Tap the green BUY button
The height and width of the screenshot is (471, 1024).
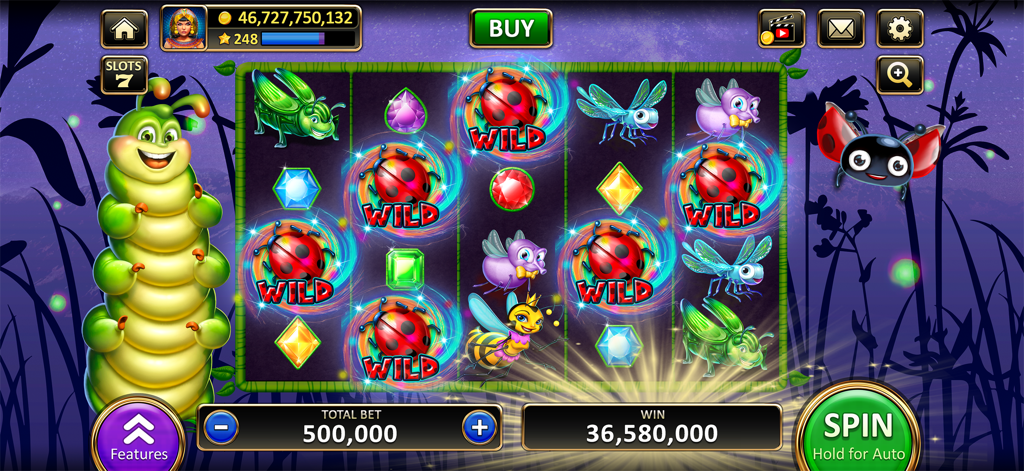click(511, 28)
